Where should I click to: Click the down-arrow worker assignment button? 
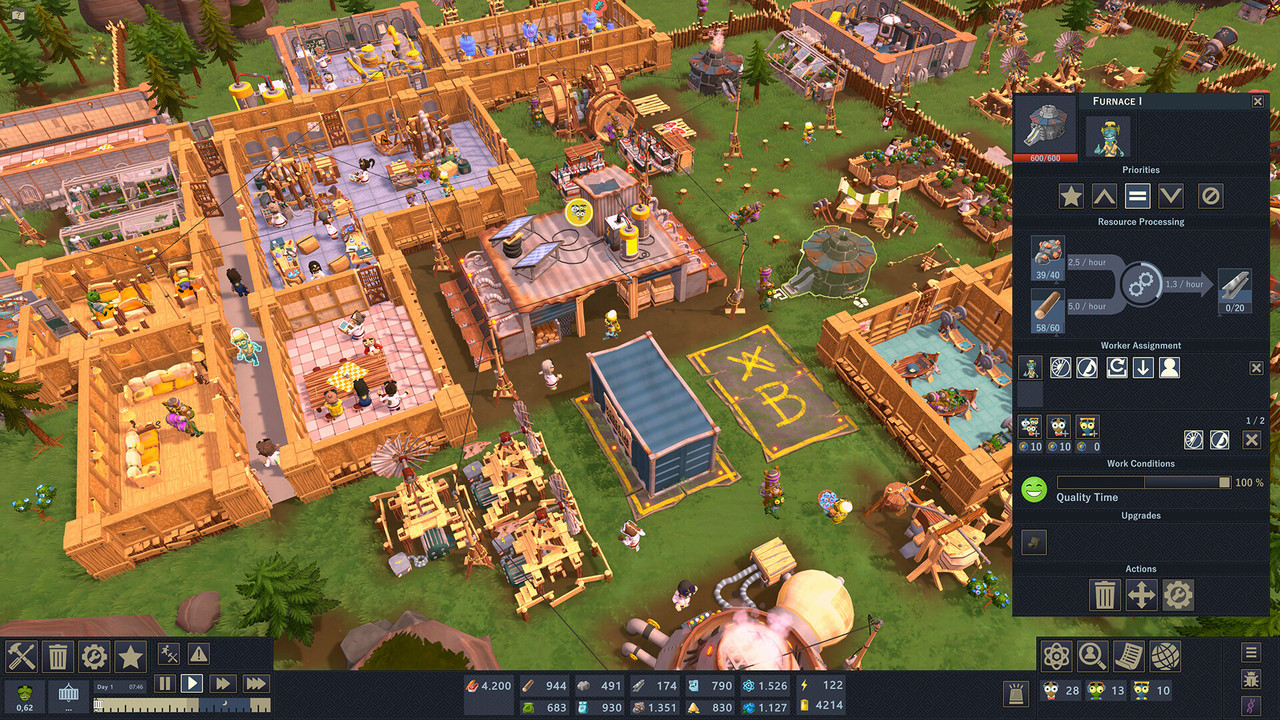(x=1143, y=368)
